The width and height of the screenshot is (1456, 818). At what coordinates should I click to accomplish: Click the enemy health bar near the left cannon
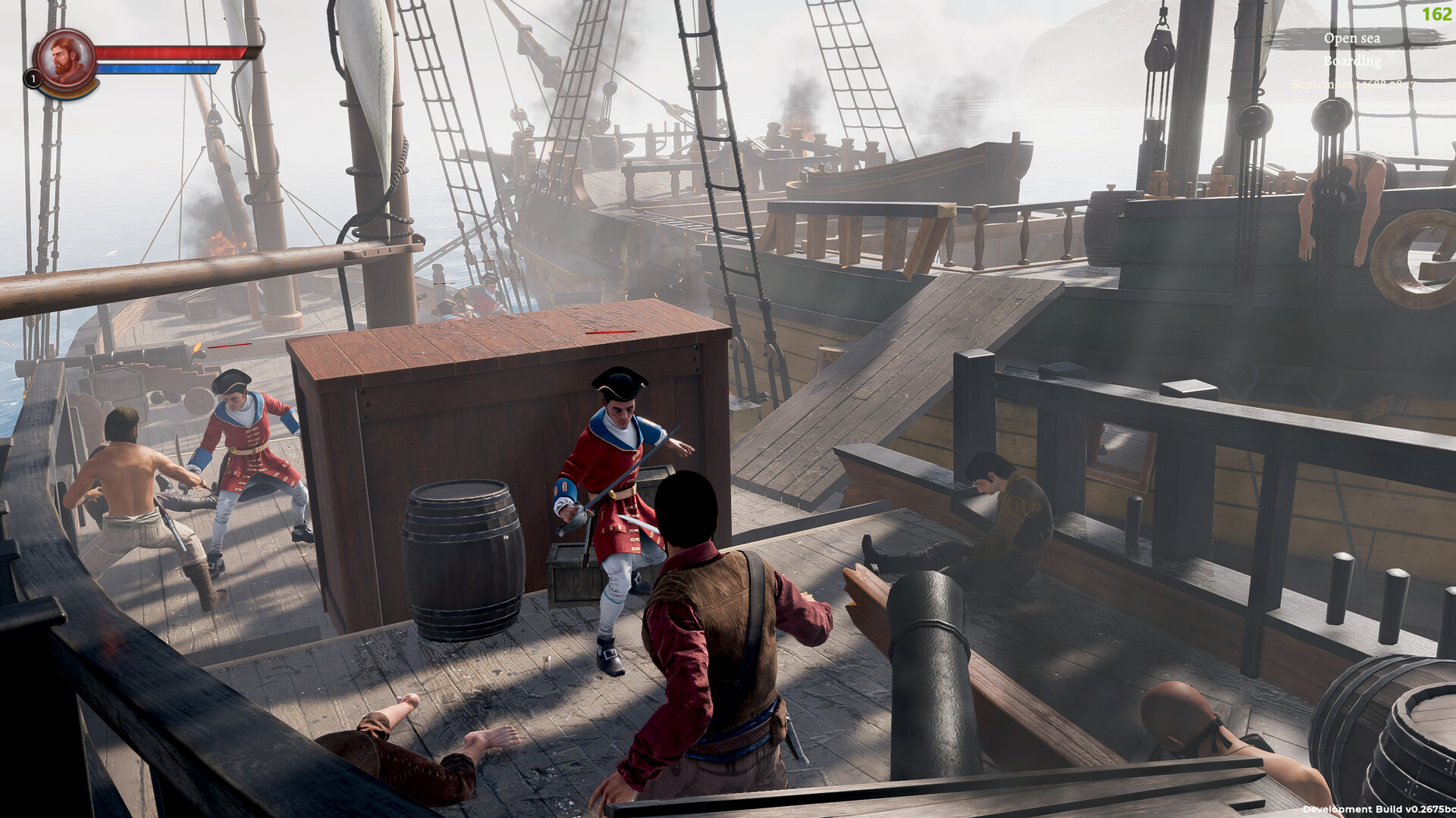coord(227,346)
